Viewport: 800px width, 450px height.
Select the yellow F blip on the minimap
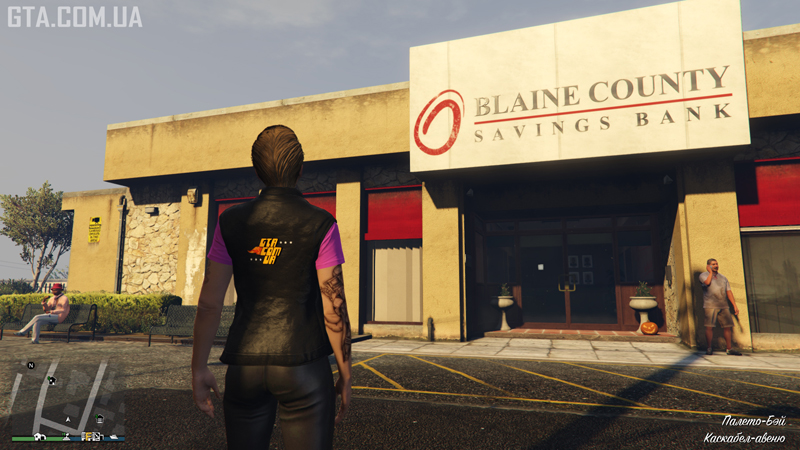[x=87, y=436]
